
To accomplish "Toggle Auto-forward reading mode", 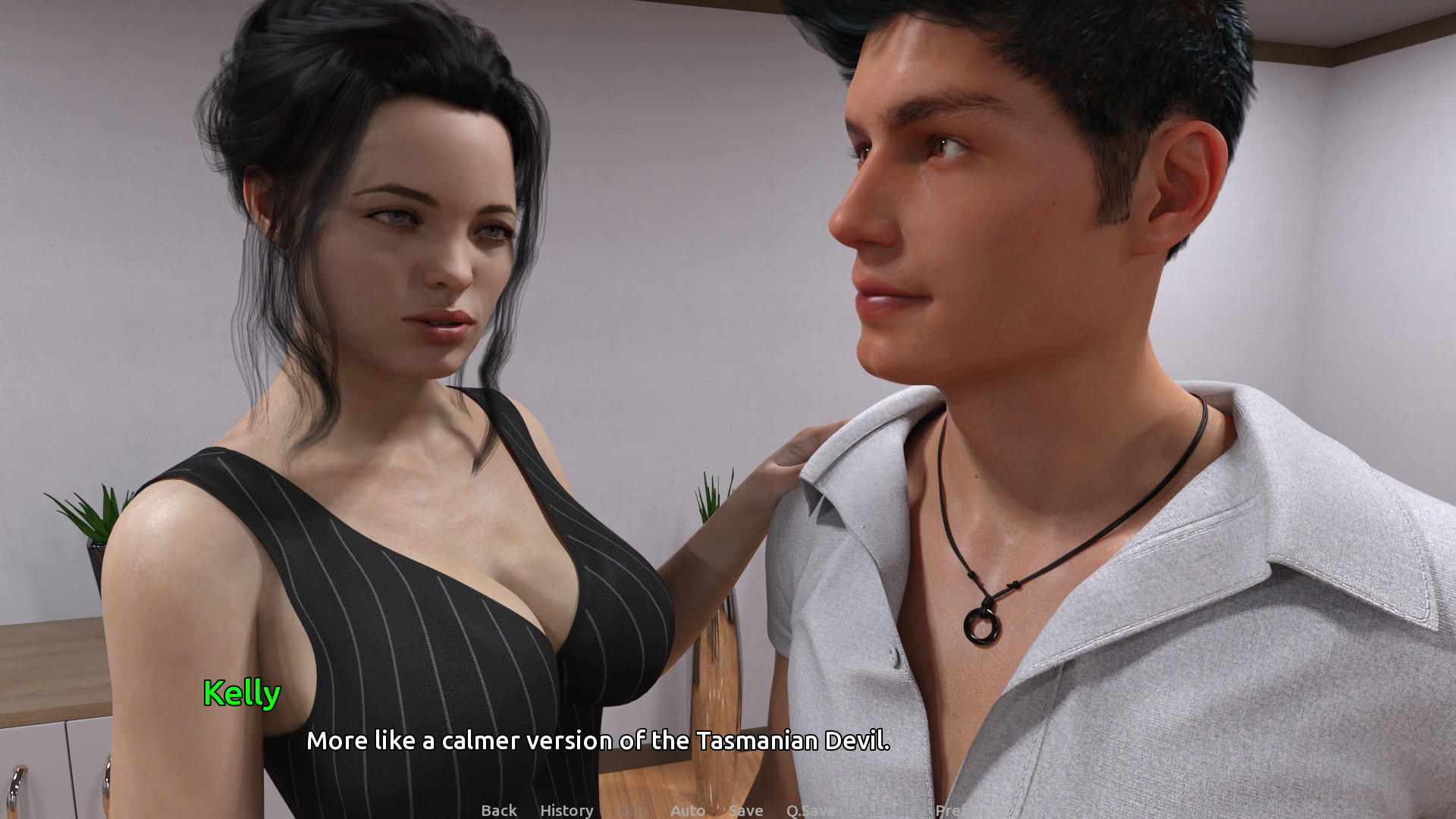I will coord(689,810).
